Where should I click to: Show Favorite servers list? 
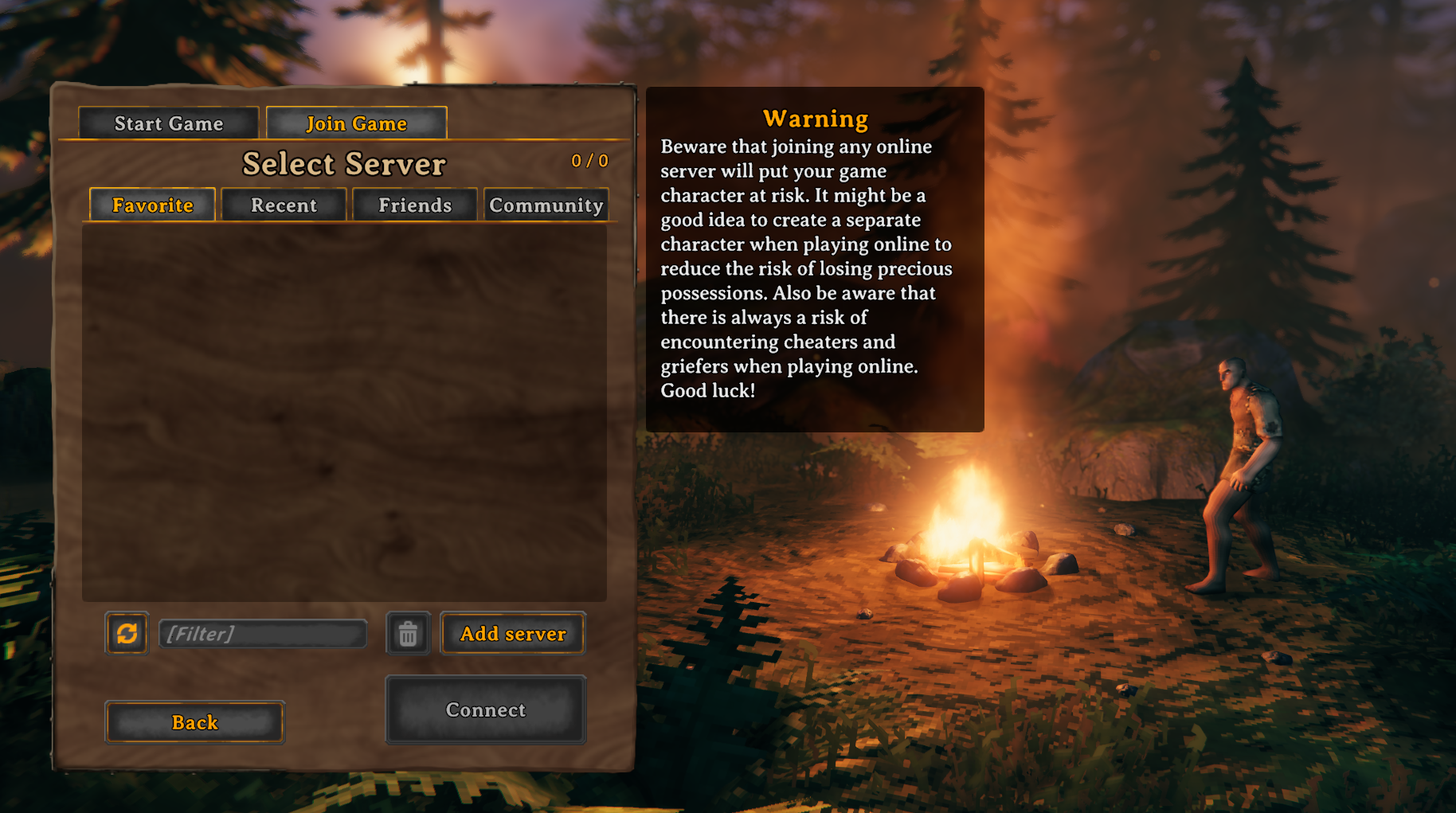click(152, 205)
